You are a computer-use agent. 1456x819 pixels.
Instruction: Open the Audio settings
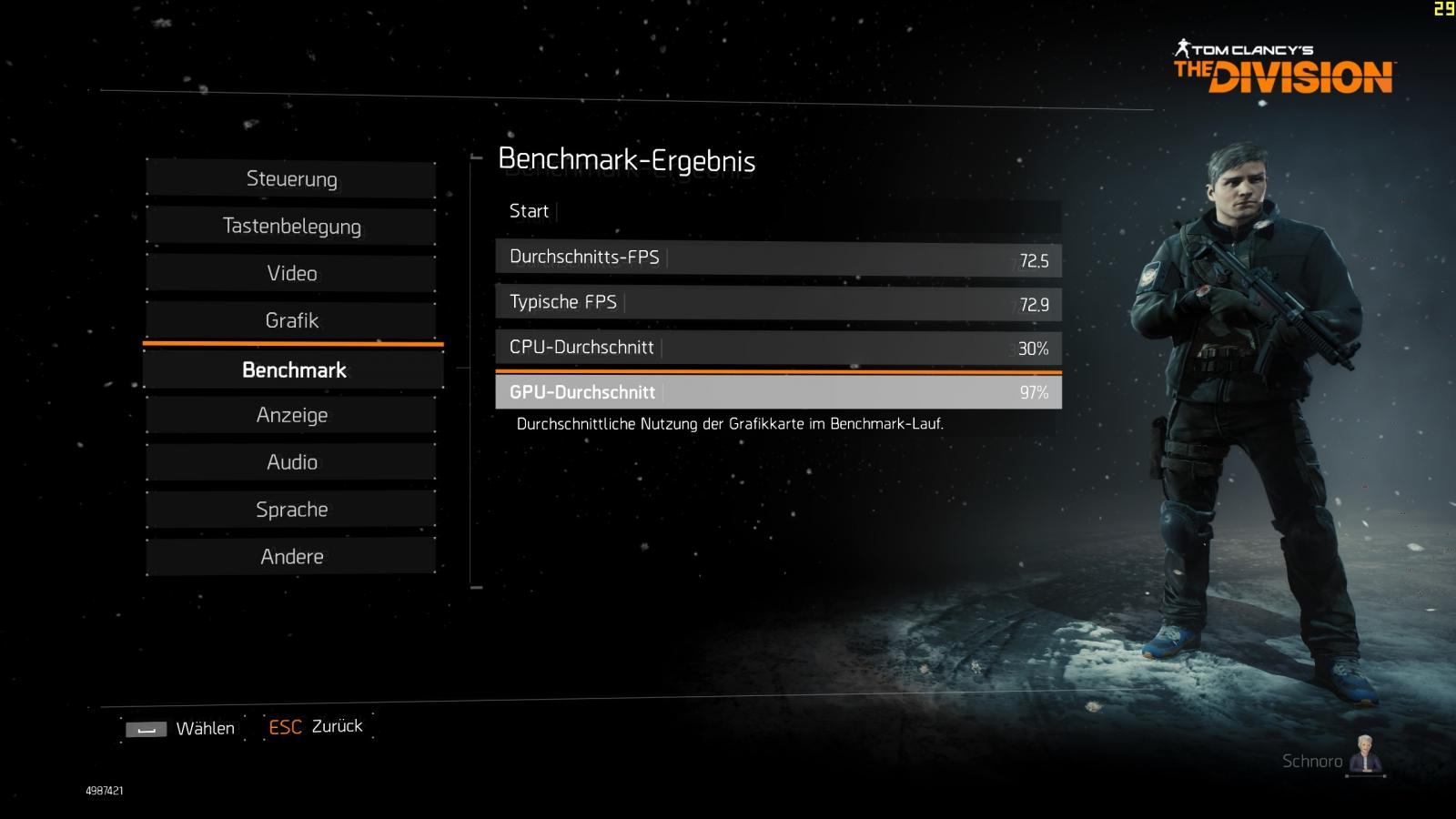[291, 462]
